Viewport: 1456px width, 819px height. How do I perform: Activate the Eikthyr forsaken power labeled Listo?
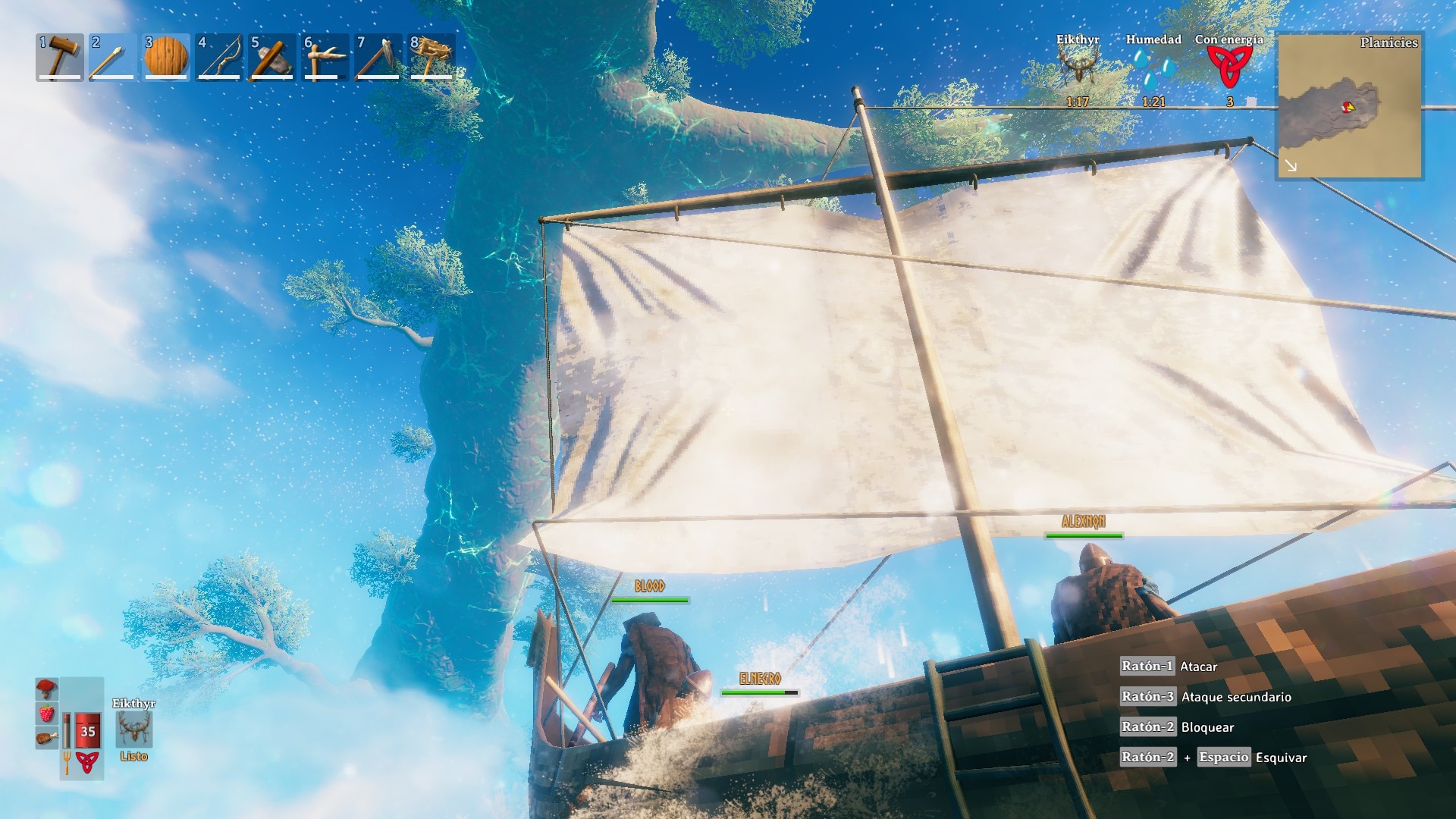tap(134, 730)
